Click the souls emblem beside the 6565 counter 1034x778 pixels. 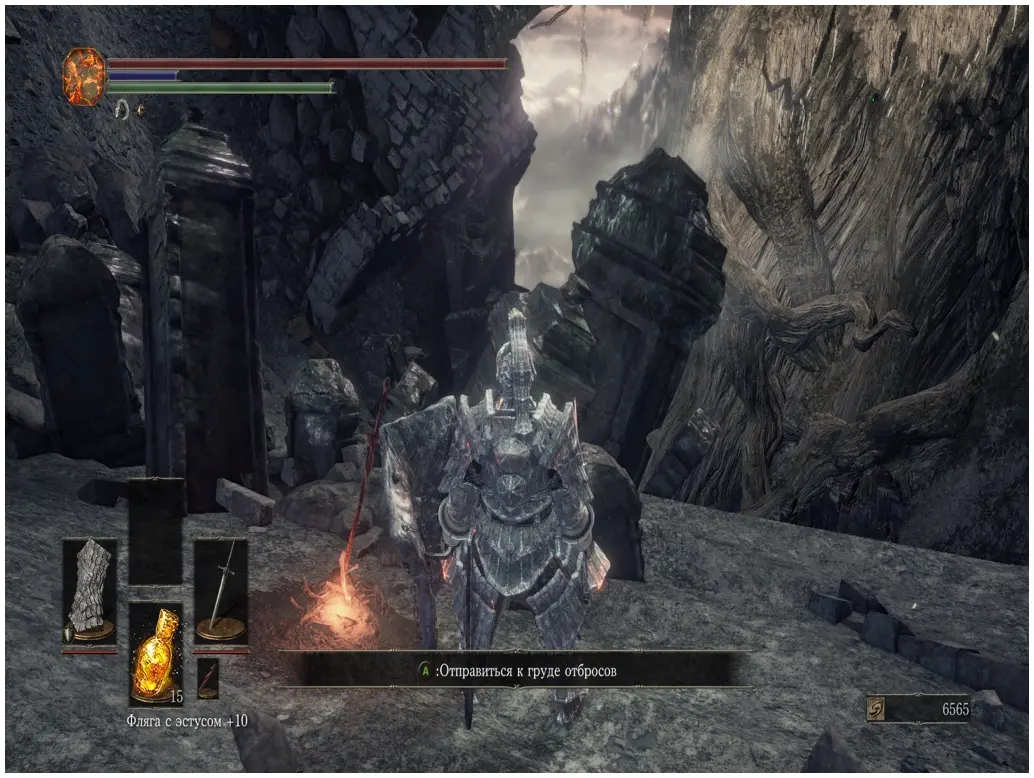(x=876, y=708)
